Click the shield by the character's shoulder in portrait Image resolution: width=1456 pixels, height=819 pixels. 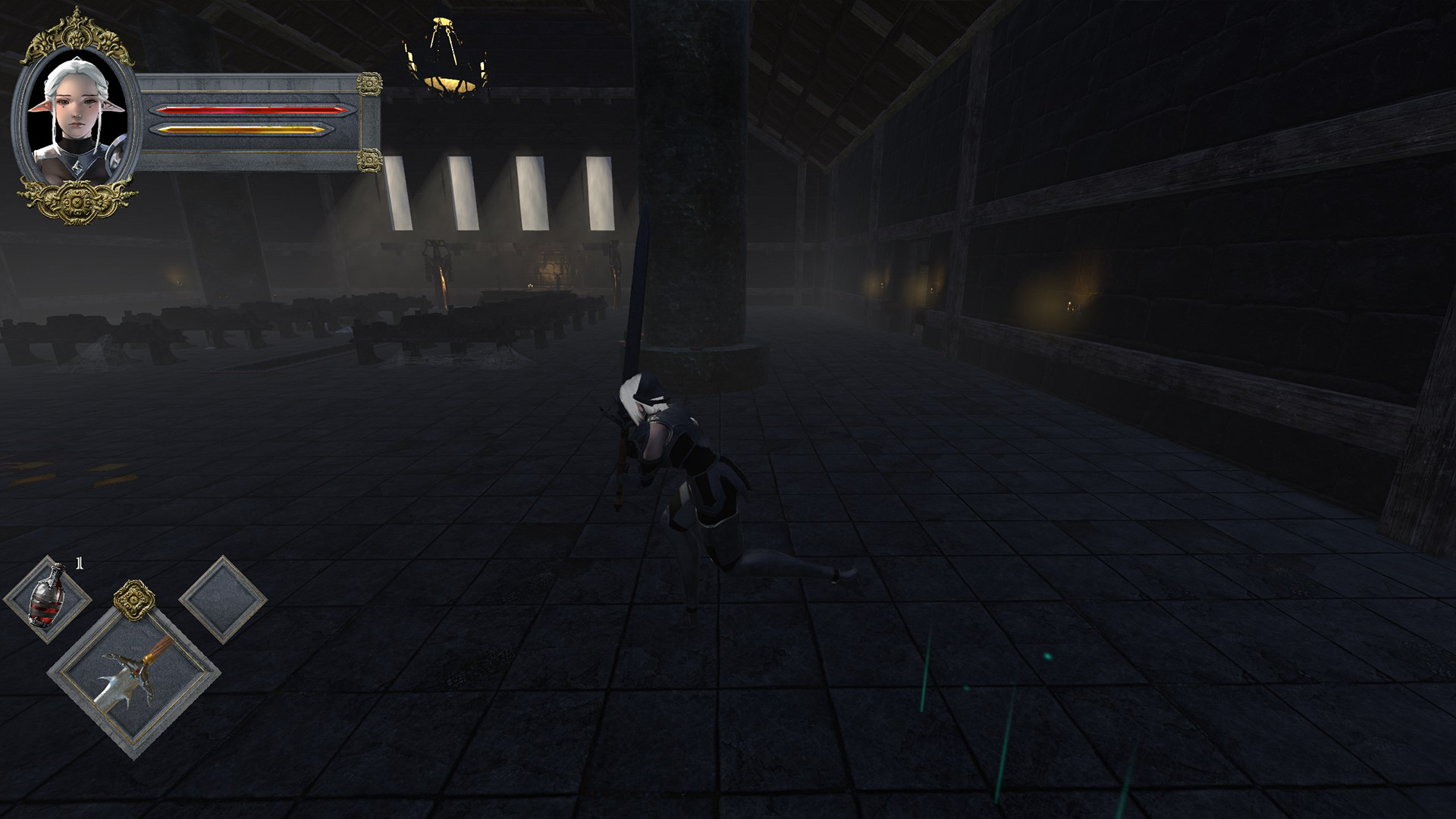(115, 155)
